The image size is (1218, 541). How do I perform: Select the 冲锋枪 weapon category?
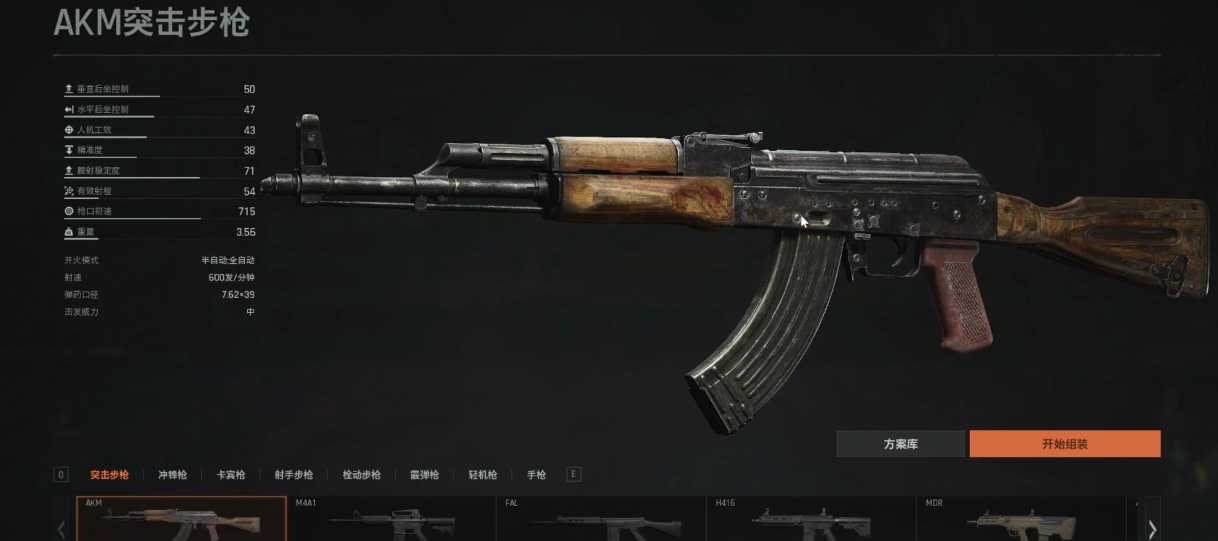coord(172,475)
